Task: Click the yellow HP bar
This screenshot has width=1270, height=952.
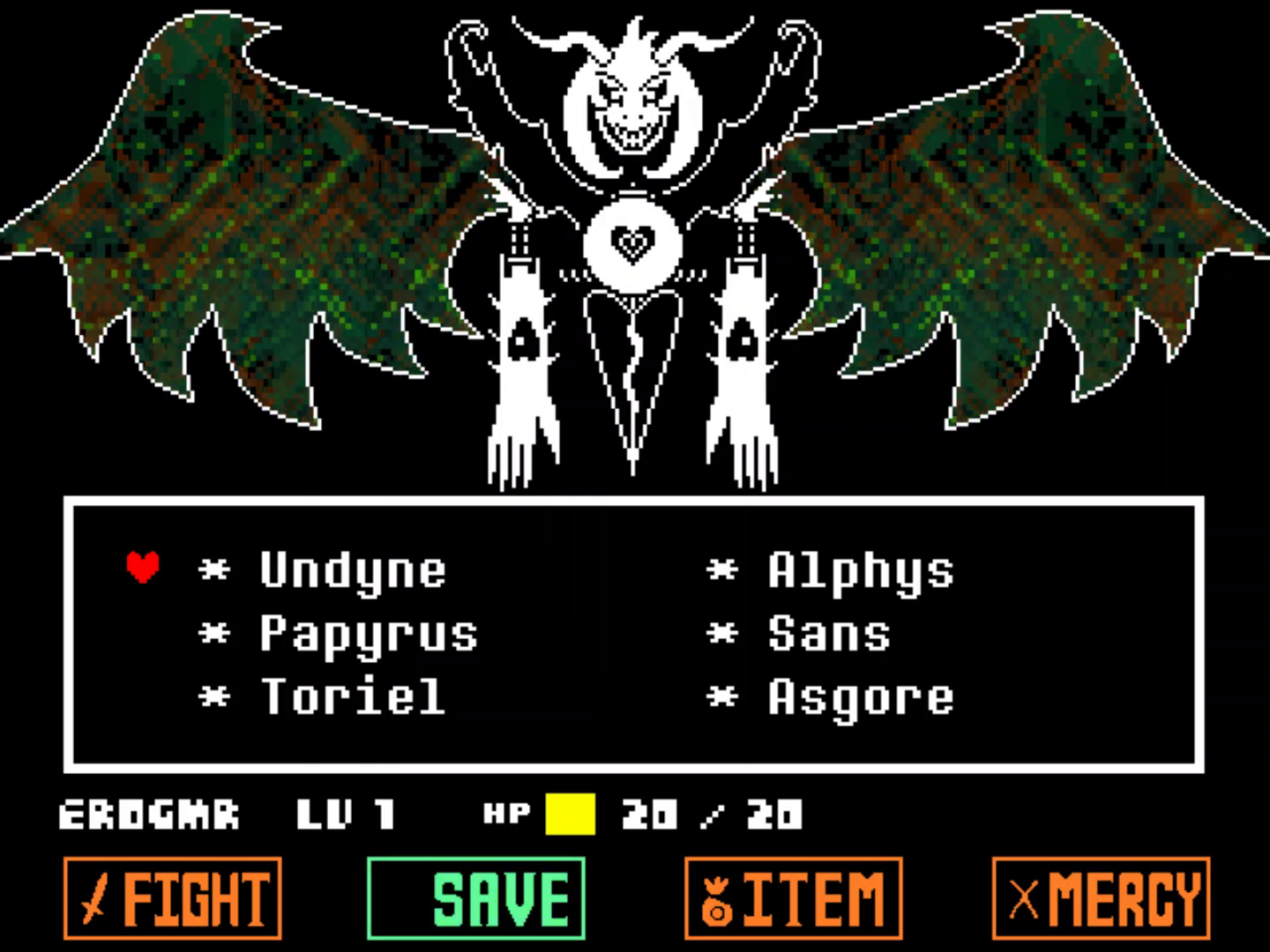Action: click(569, 815)
